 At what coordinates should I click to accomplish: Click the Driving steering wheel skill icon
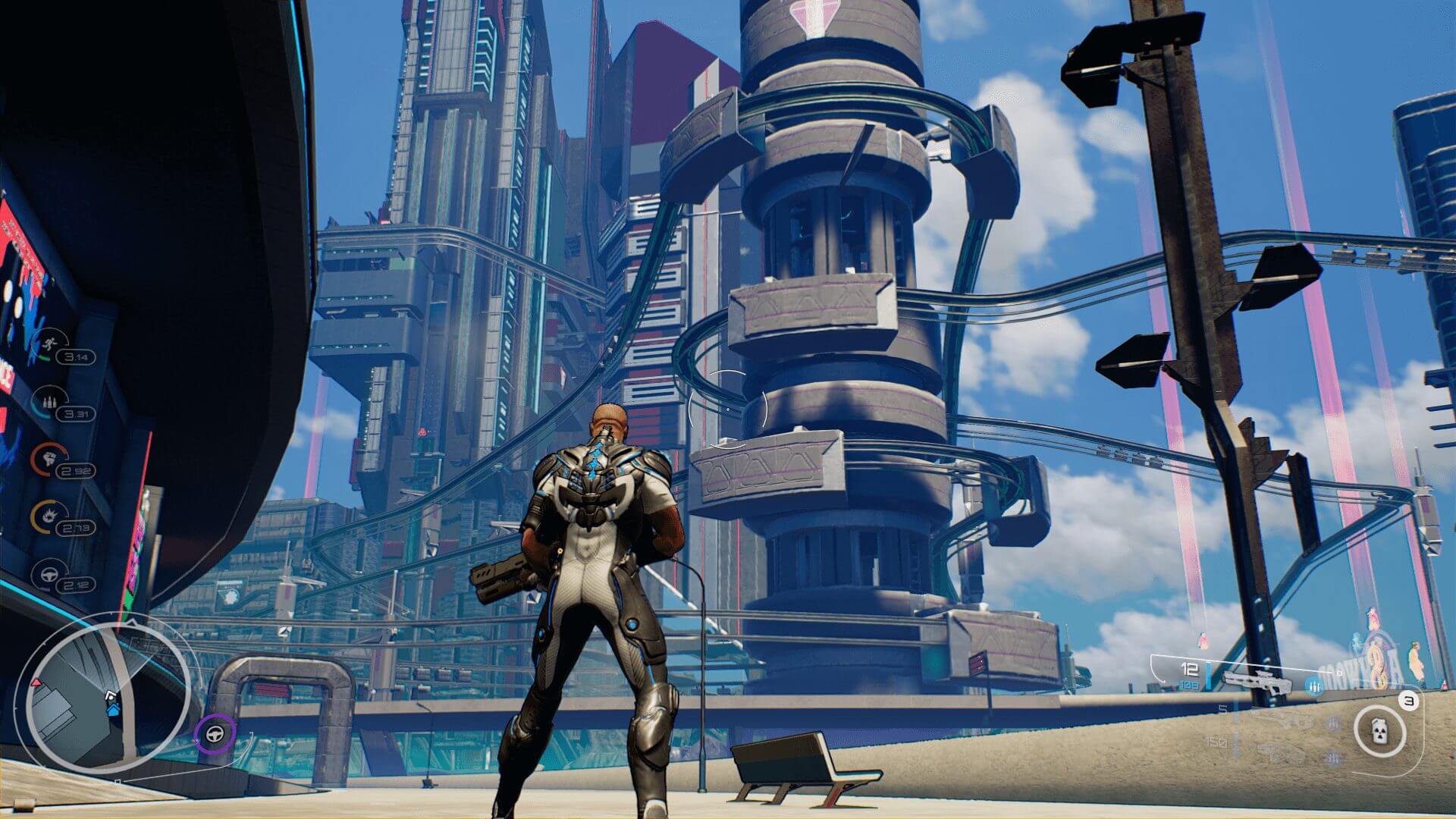click(x=49, y=573)
